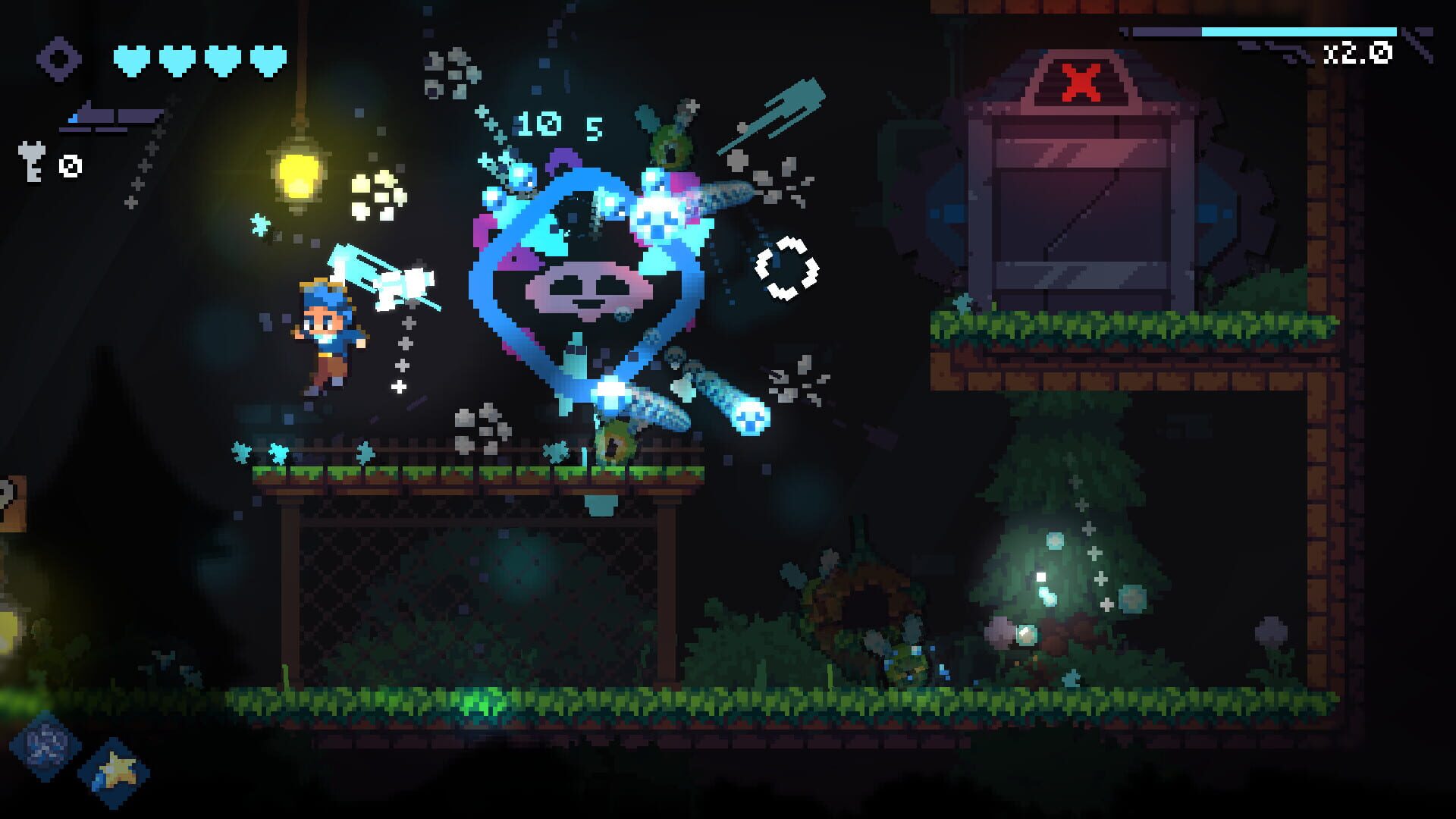The height and width of the screenshot is (819, 1456).
Task: Select the key icon in the HUD
Action: [30, 163]
